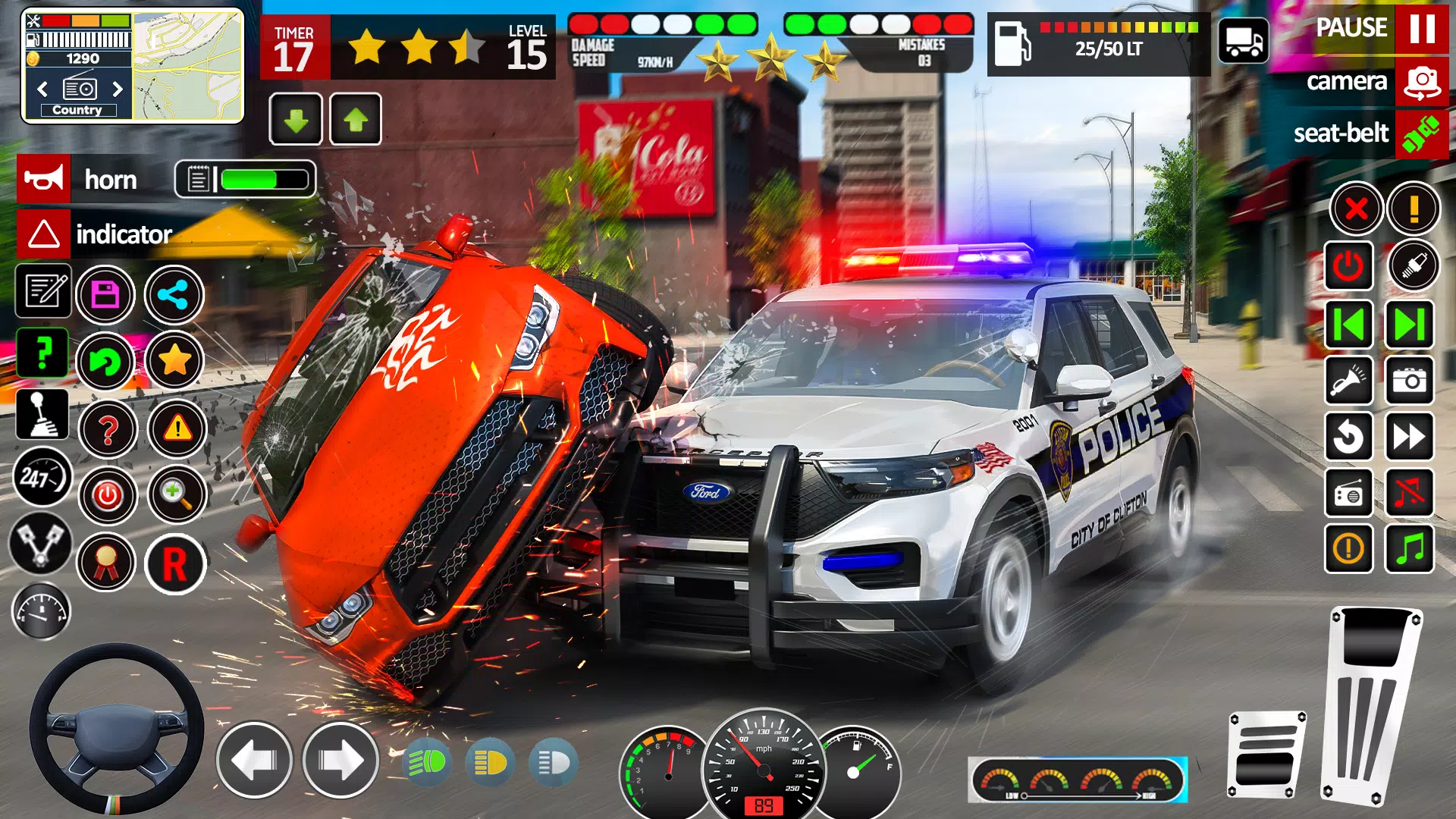Screen dimensions: 1456x819
Task: Open the left arrow on Country radio selector
Action: click(42, 89)
